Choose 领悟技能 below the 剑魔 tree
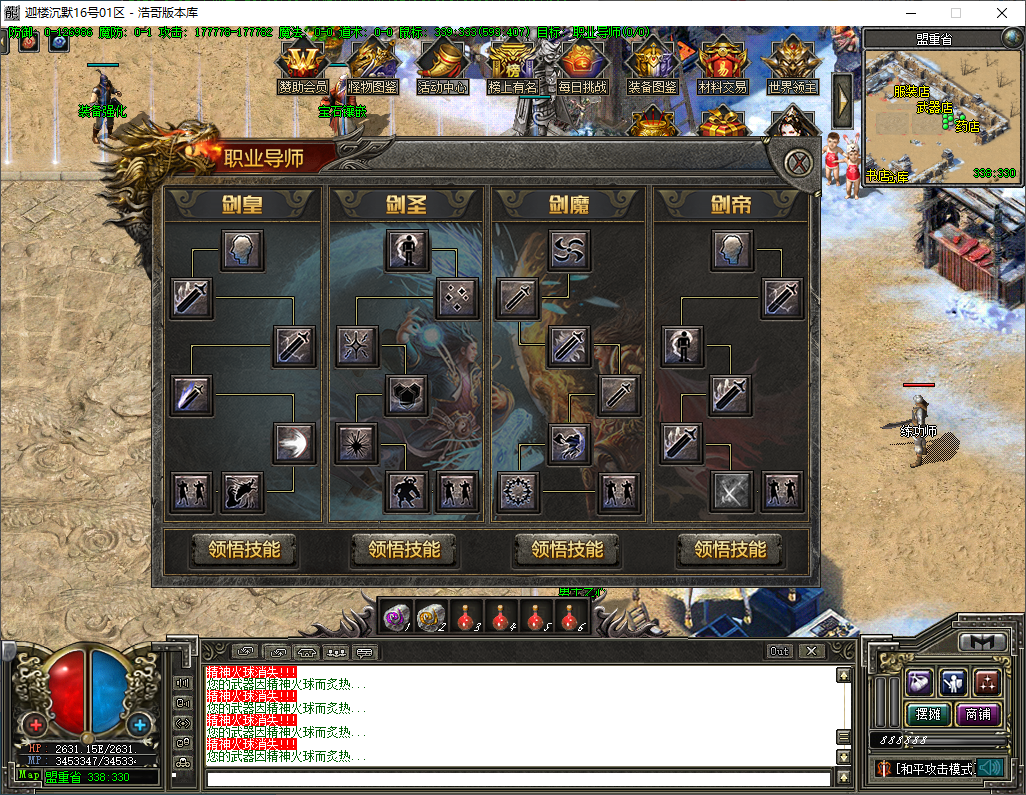Image resolution: width=1026 pixels, height=795 pixels. click(x=567, y=549)
